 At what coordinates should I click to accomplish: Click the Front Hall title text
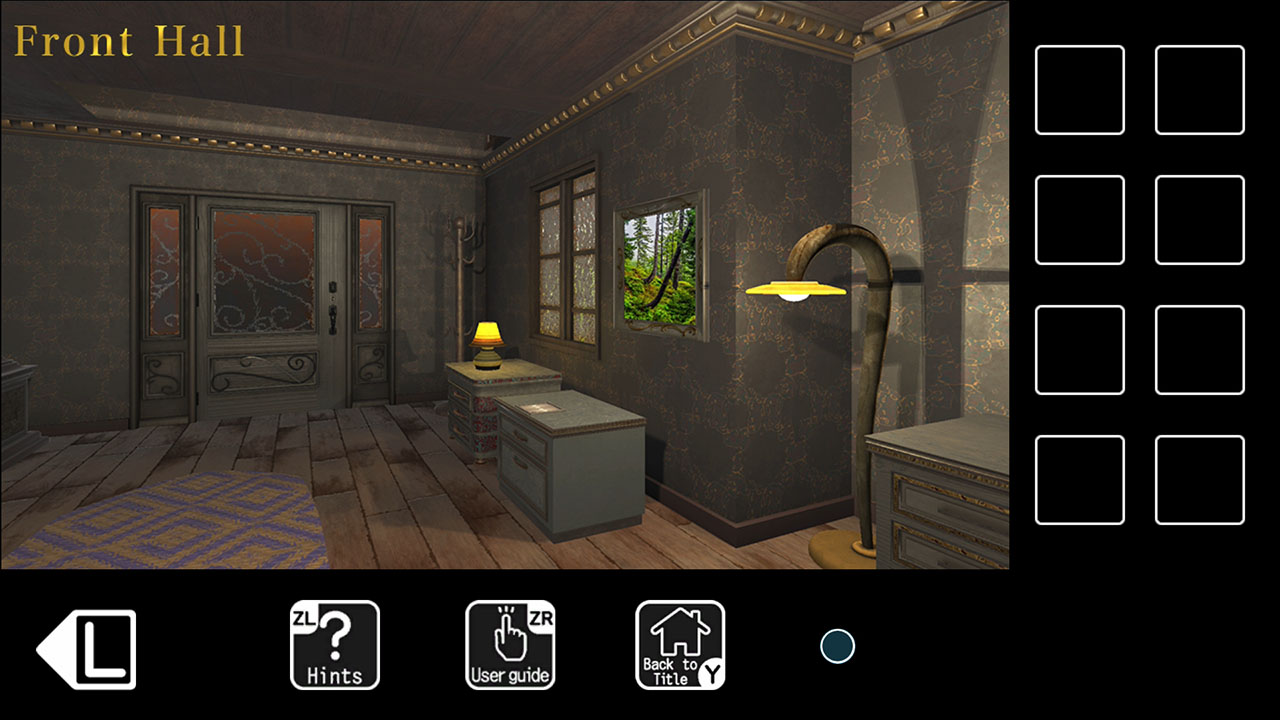(128, 40)
